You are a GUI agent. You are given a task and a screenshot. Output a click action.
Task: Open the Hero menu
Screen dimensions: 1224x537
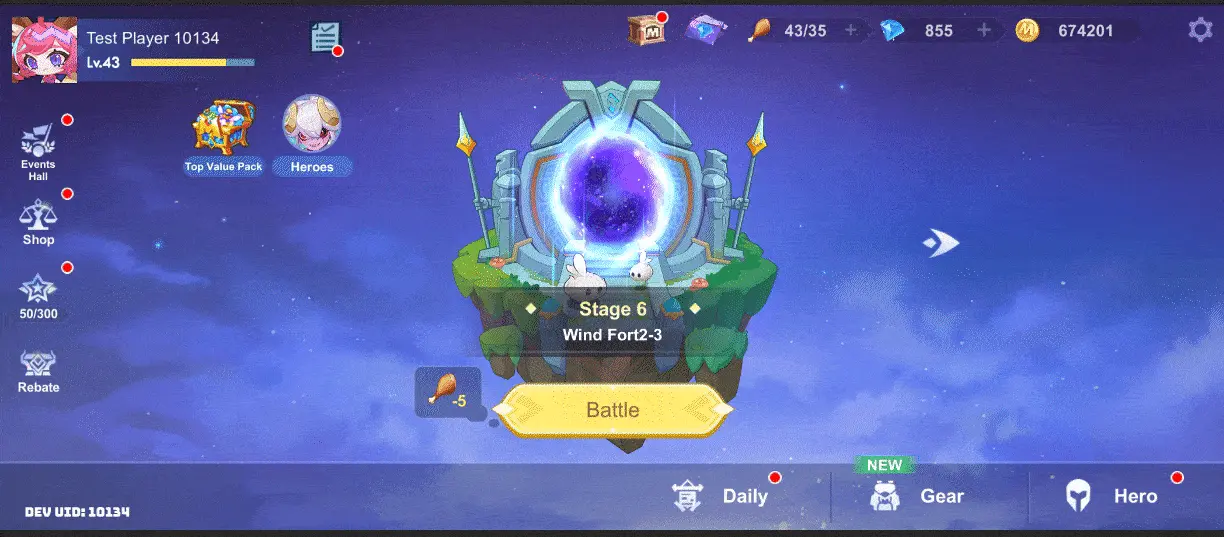(1112, 496)
